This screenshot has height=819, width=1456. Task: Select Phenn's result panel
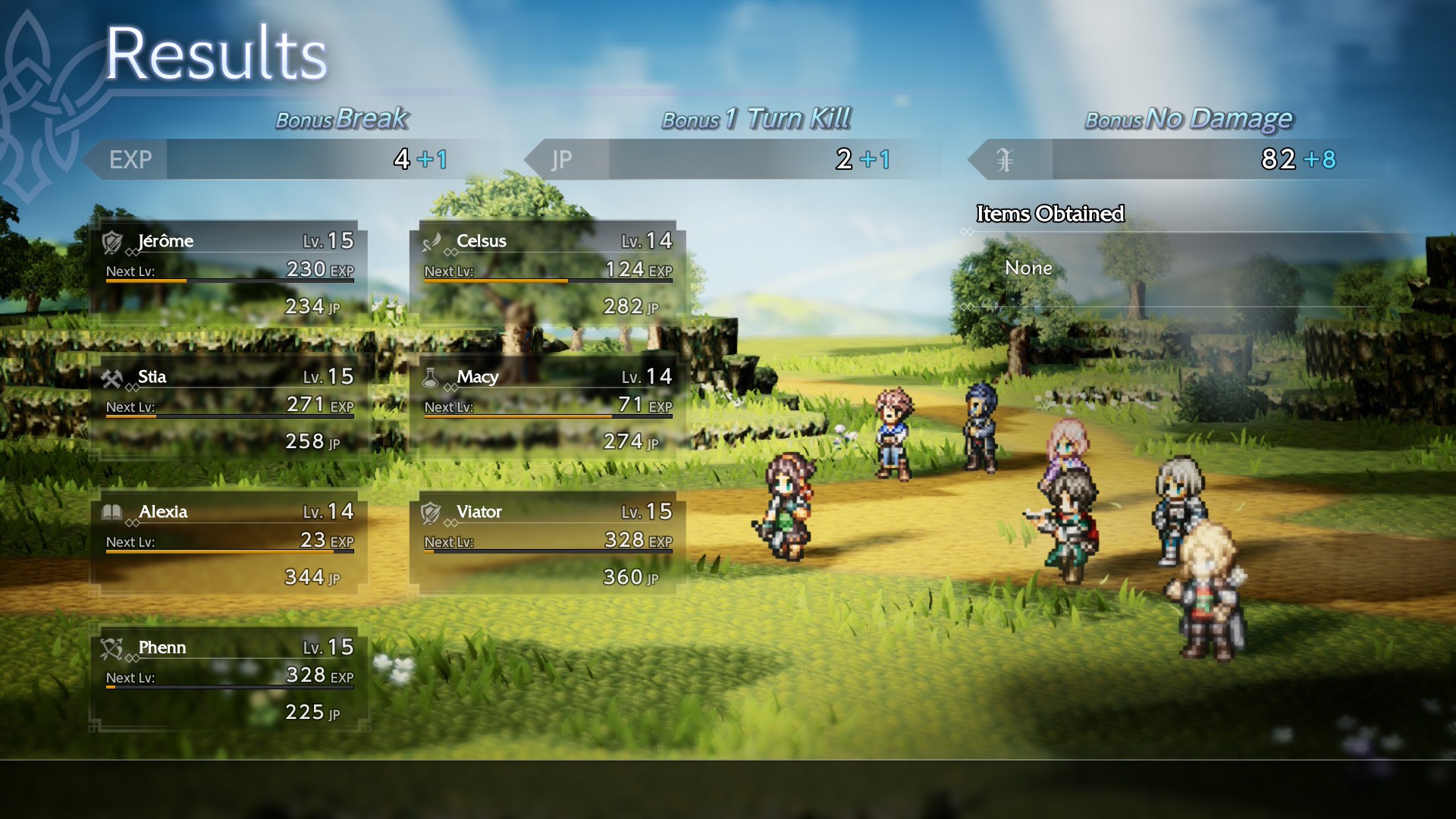229,679
